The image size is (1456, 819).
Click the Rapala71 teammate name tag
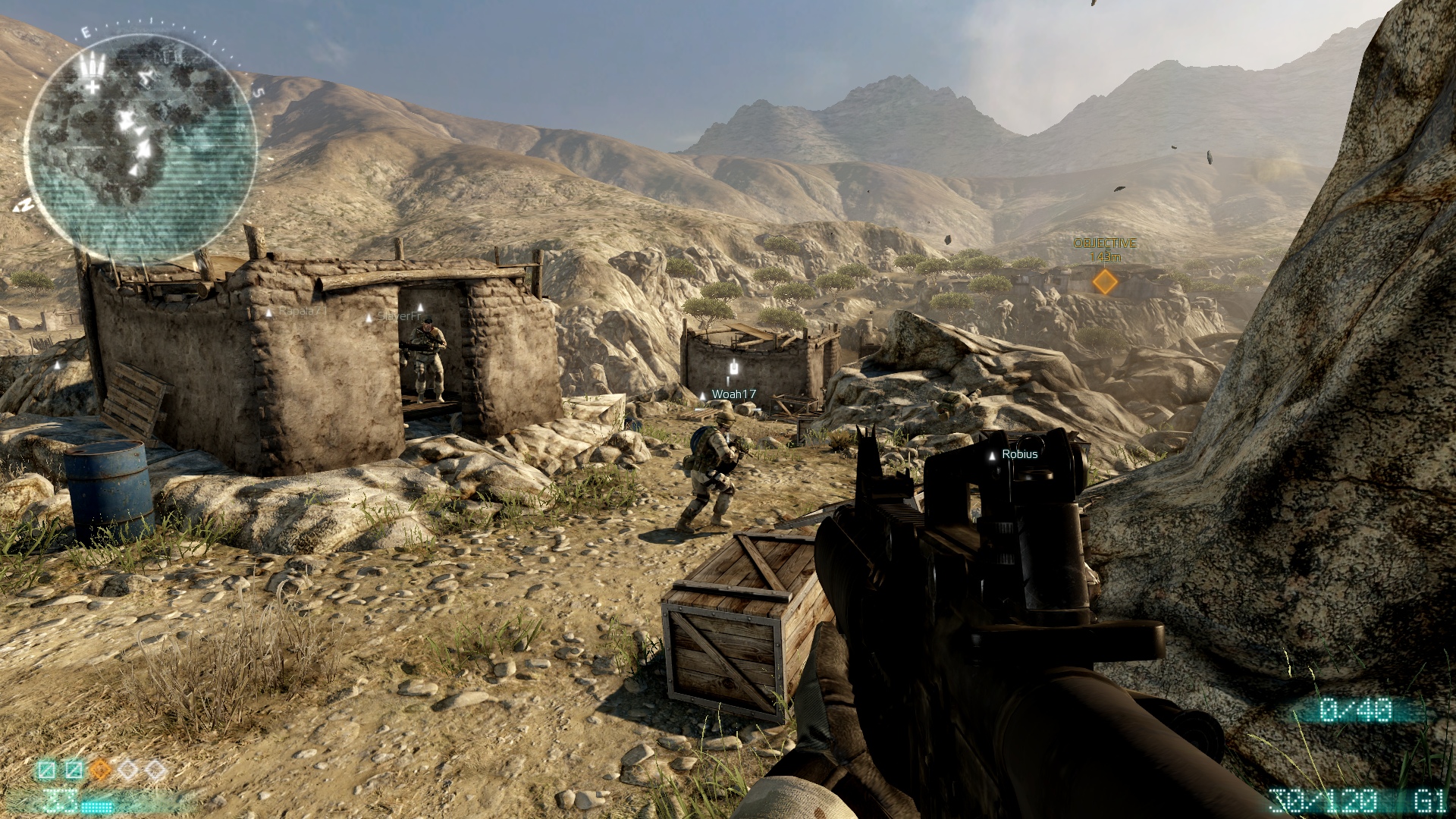click(x=302, y=312)
